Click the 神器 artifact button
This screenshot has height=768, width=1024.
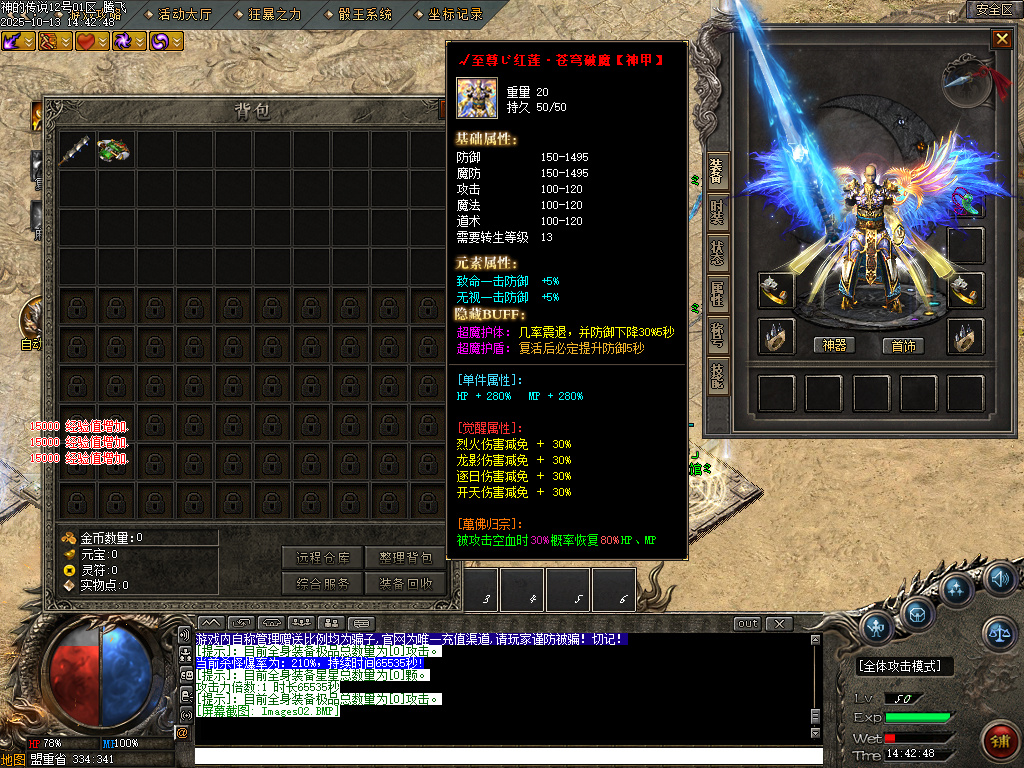(x=834, y=345)
